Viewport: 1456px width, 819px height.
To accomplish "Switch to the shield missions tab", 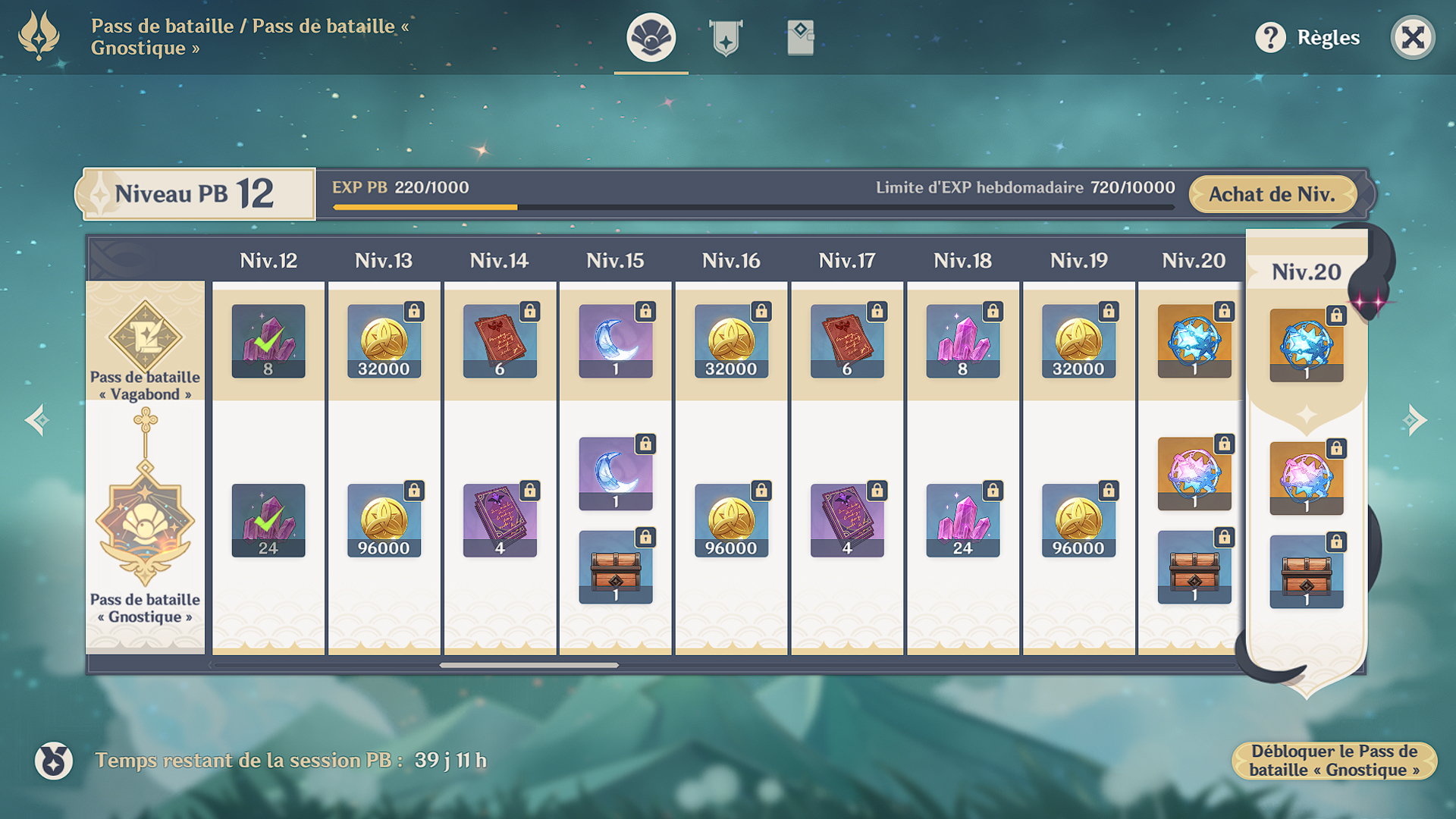I will 726,37.
